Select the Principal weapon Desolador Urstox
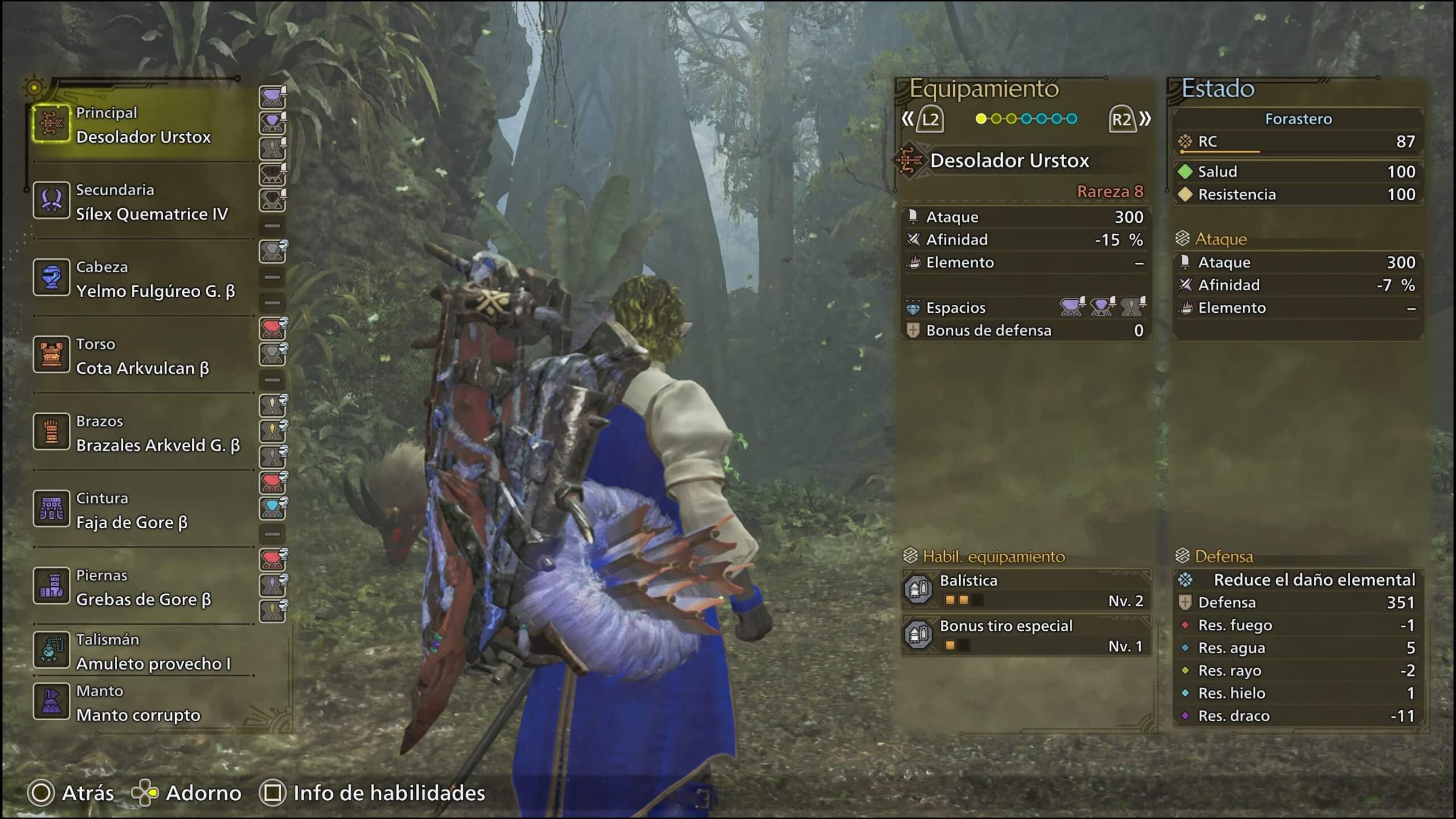The height and width of the screenshot is (819, 1456). 142,125
